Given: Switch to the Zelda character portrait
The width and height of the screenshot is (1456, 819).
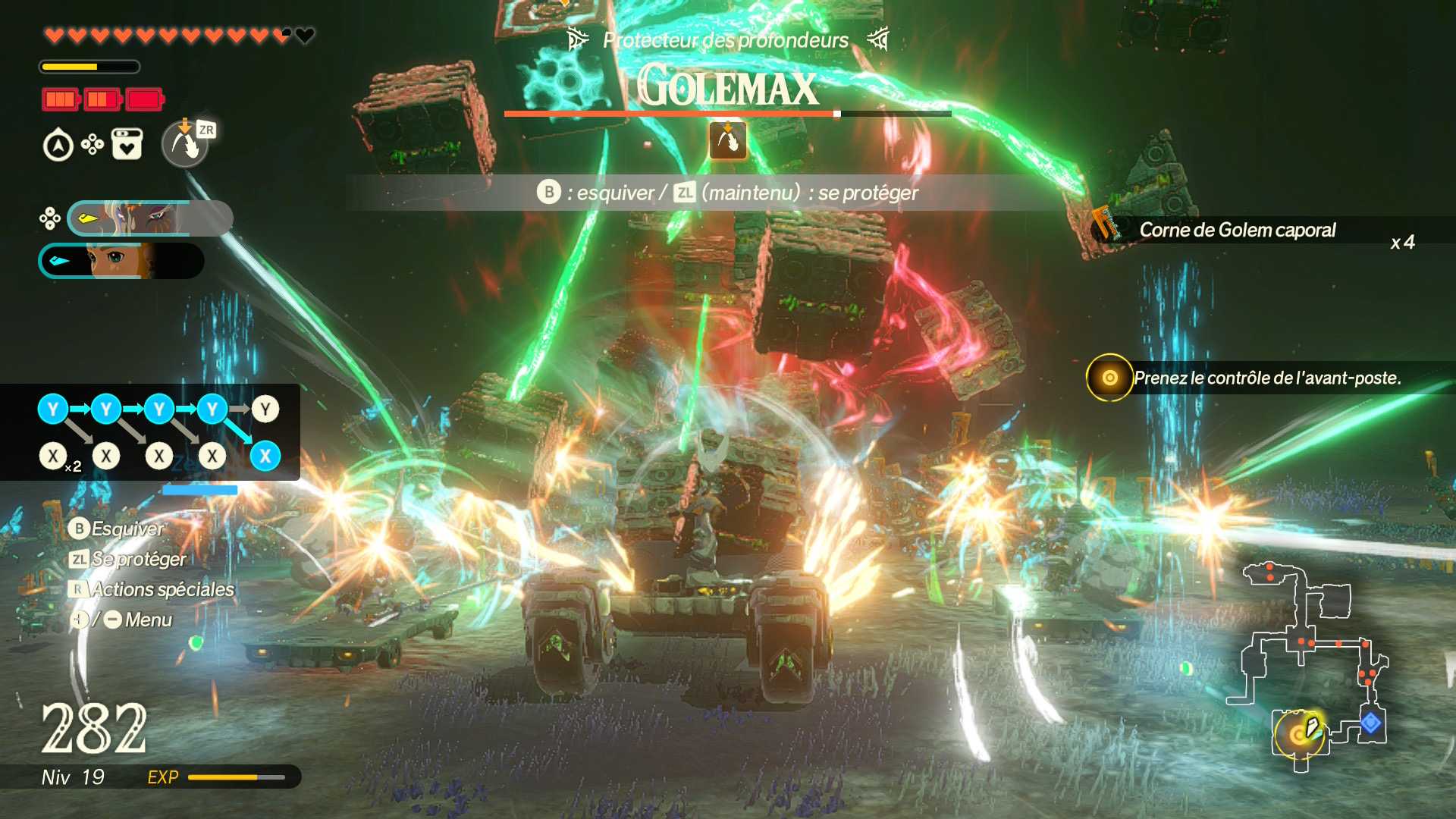Looking at the screenshot, I should pyautogui.click(x=121, y=261).
